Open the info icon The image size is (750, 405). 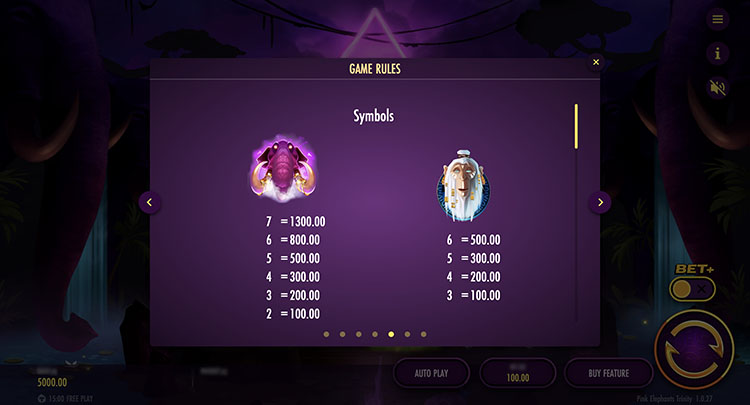pyautogui.click(x=717, y=53)
